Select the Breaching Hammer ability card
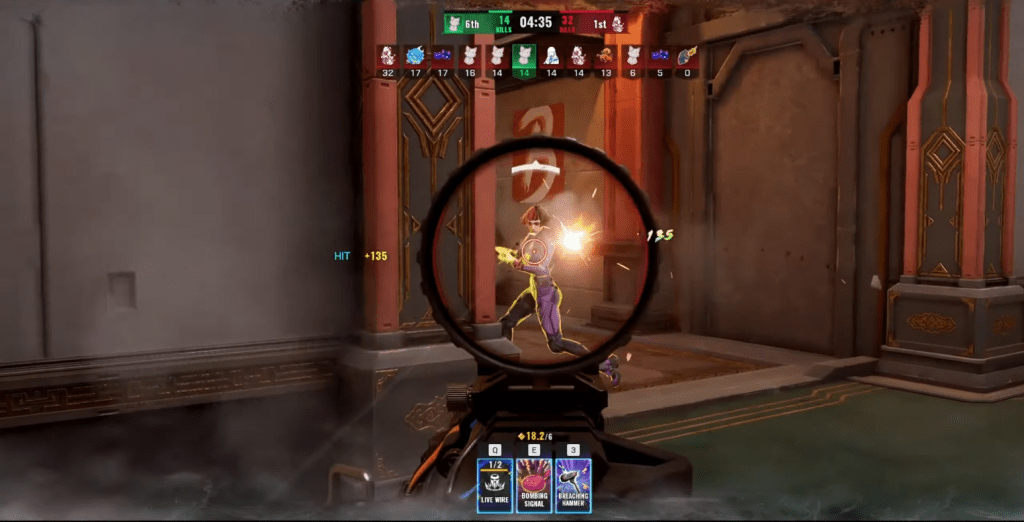 tap(573, 485)
